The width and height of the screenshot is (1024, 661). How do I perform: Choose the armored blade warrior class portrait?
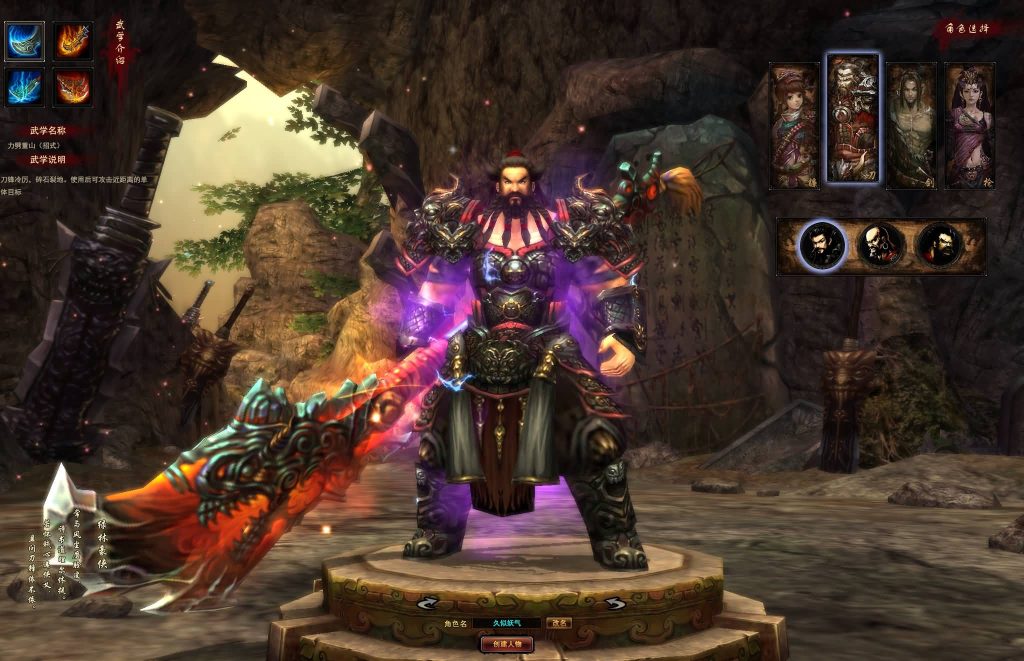[853, 120]
